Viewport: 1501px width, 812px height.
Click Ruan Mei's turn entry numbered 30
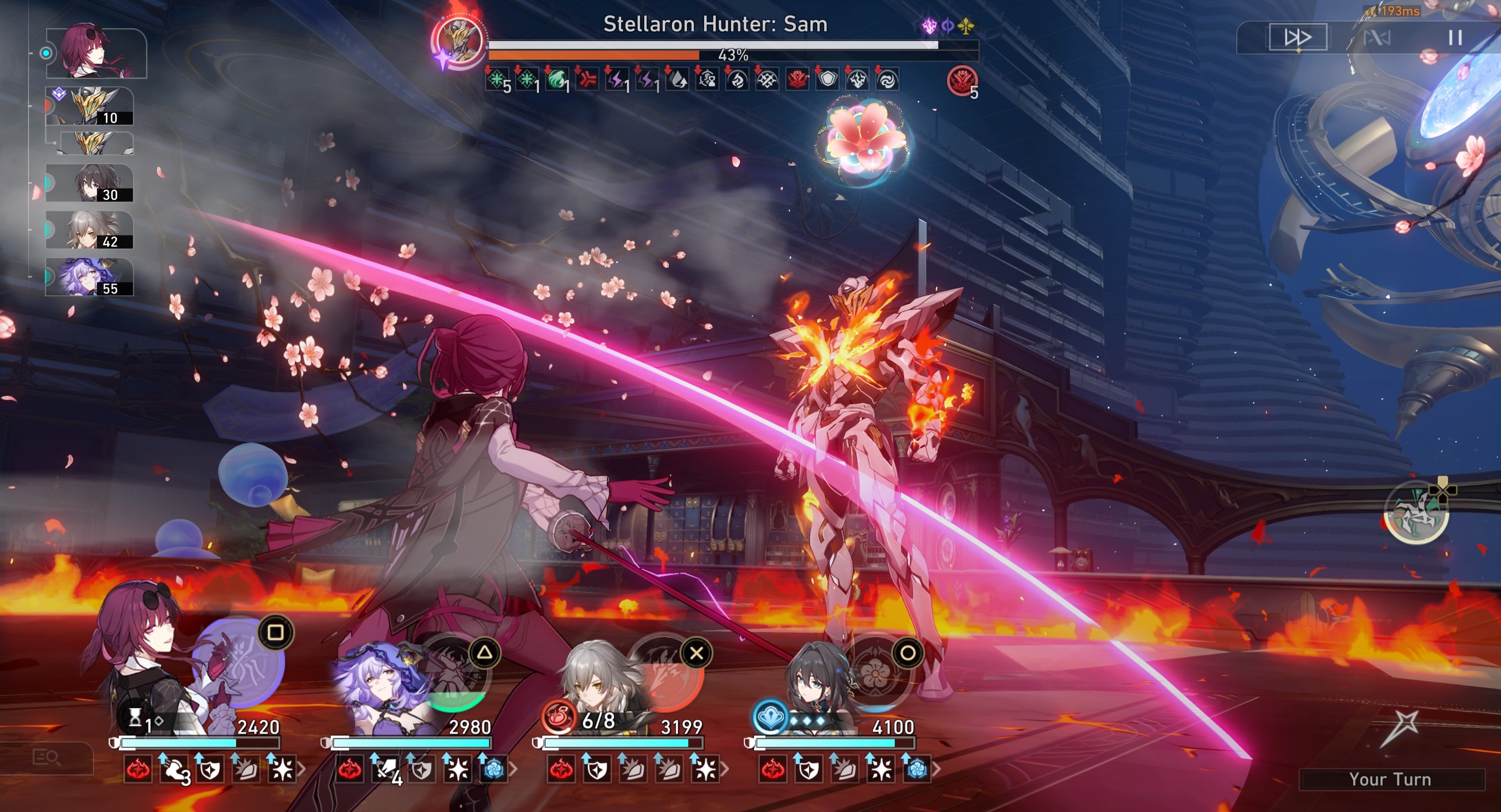pos(90,183)
